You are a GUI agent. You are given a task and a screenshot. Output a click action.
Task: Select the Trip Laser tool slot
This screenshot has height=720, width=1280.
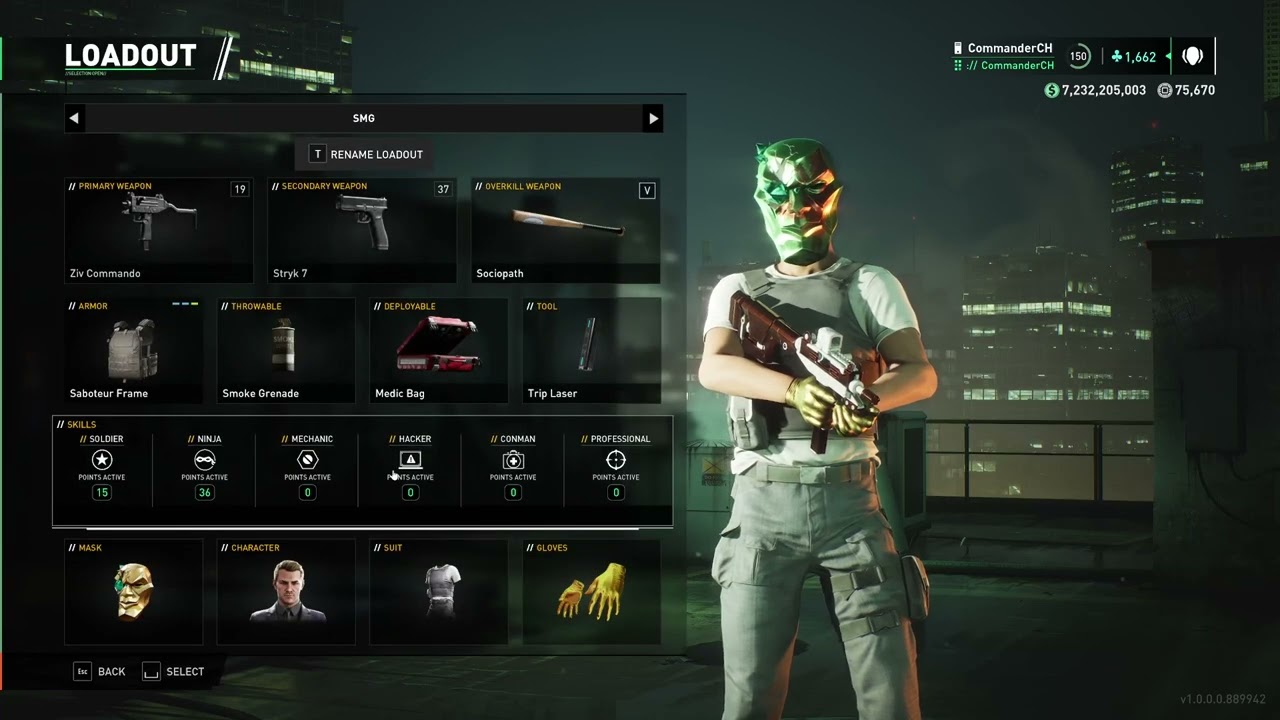point(591,350)
